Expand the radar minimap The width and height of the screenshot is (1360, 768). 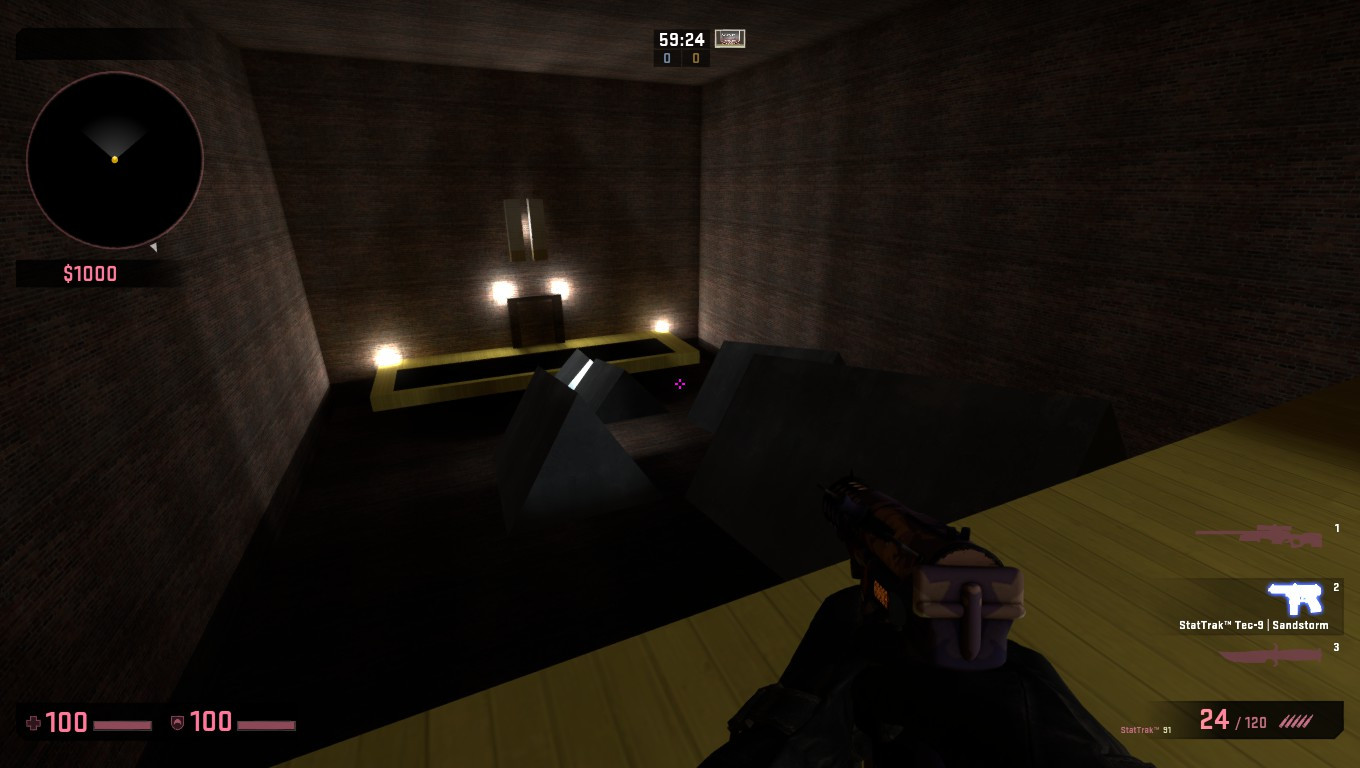click(112, 160)
